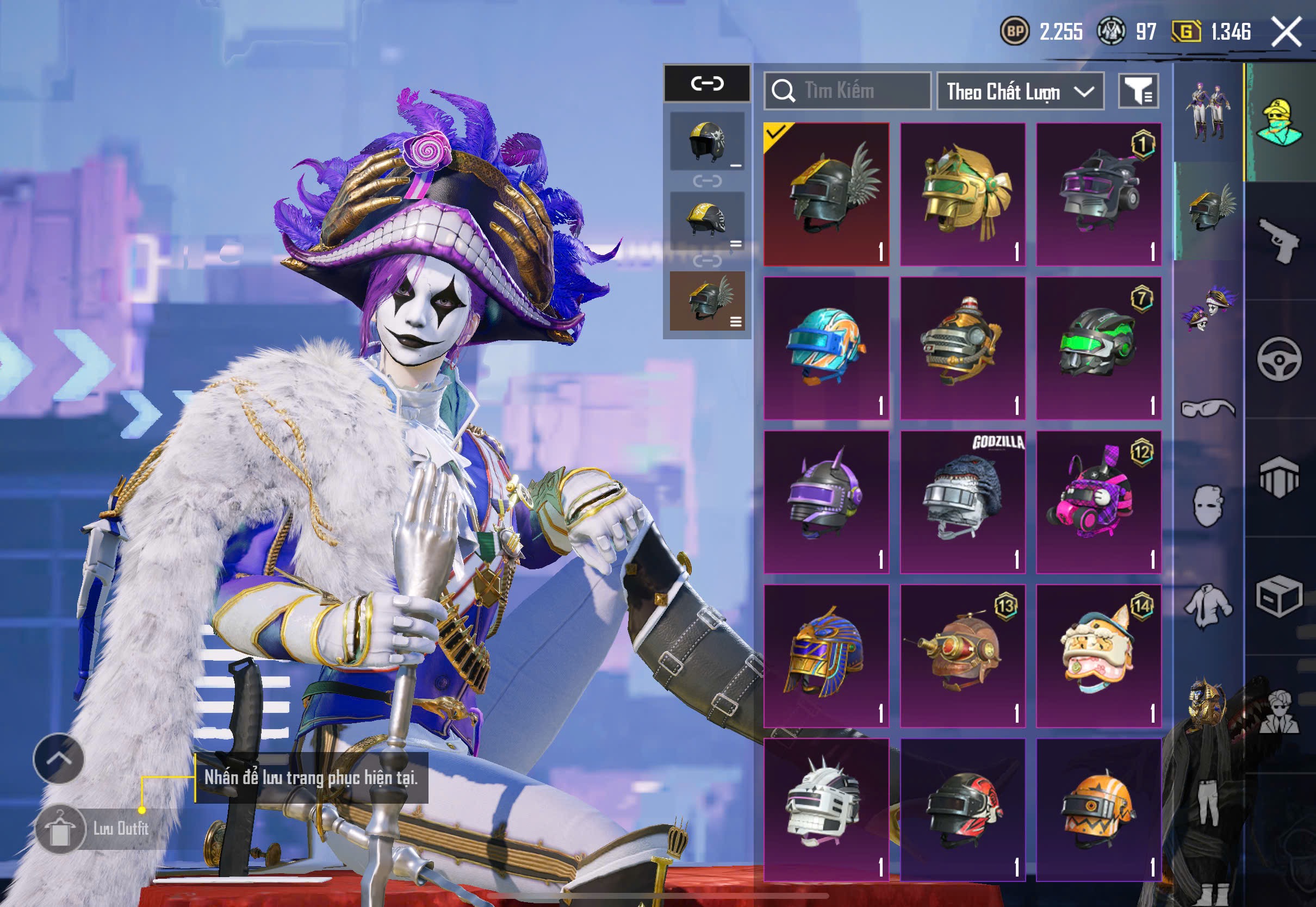Open the glasses accessory subcategory

coord(1208,408)
